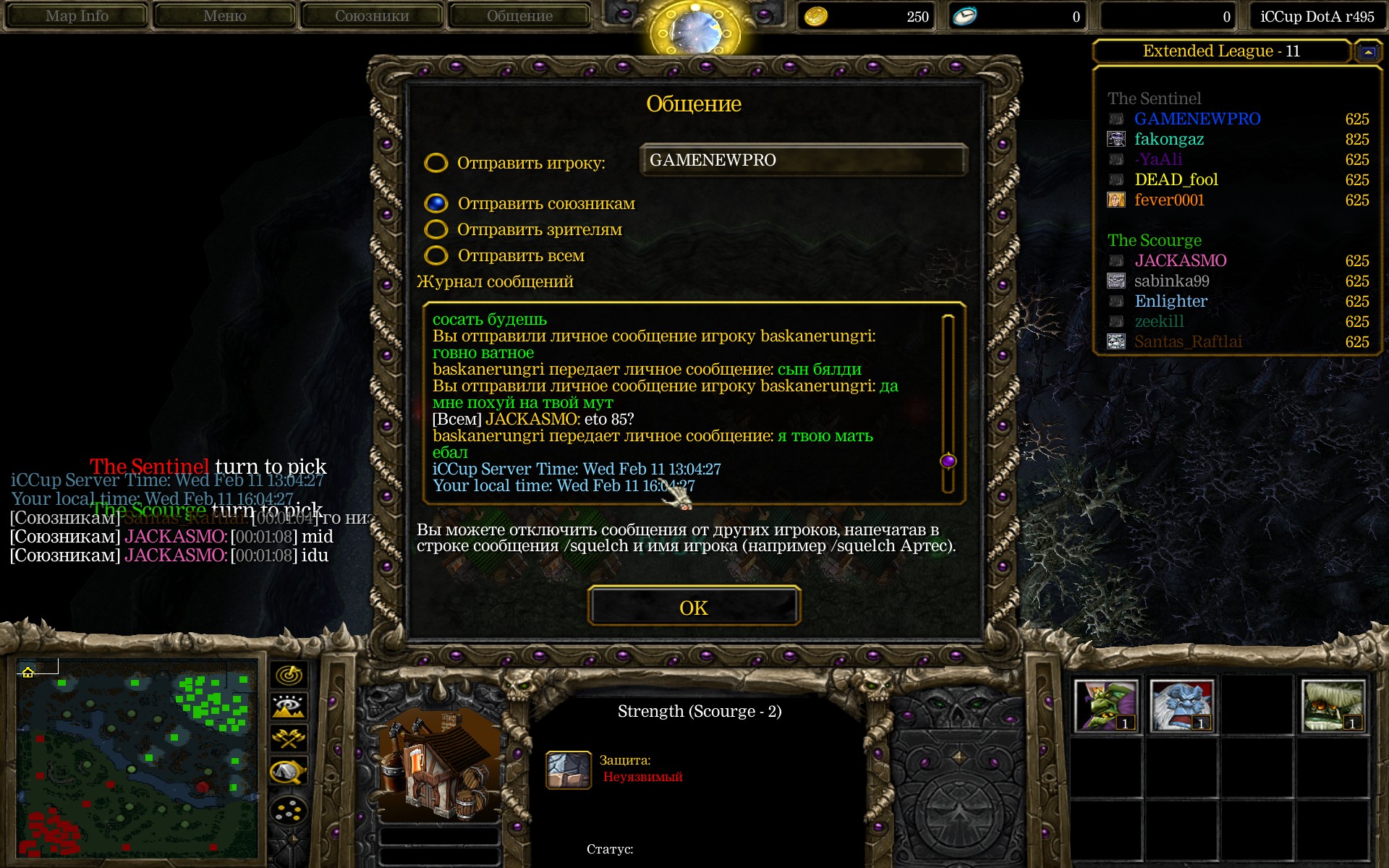Select the send-to-observers radio option
The width and height of the screenshot is (1389, 868).
coord(436,229)
